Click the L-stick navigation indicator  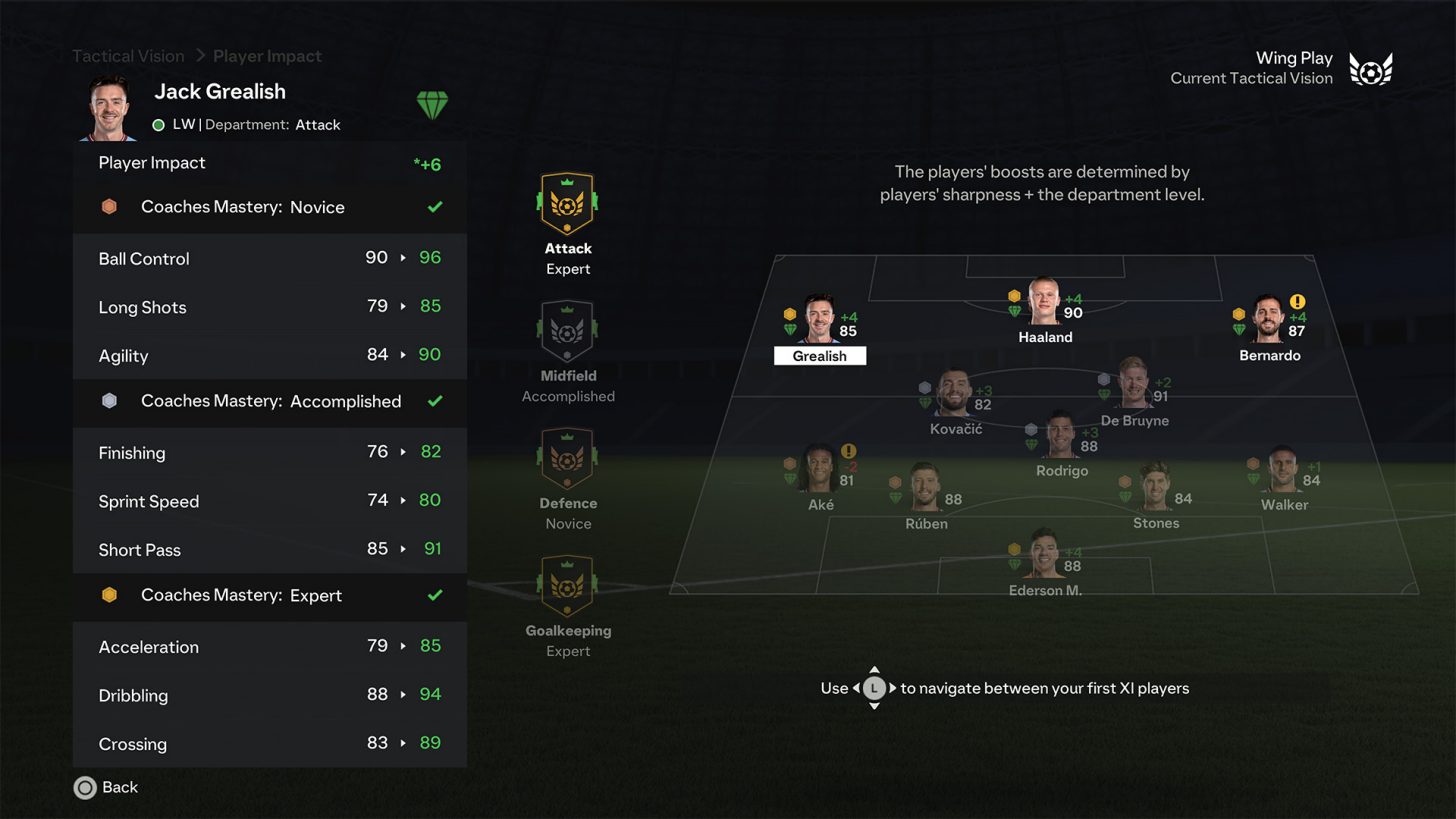tap(874, 688)
